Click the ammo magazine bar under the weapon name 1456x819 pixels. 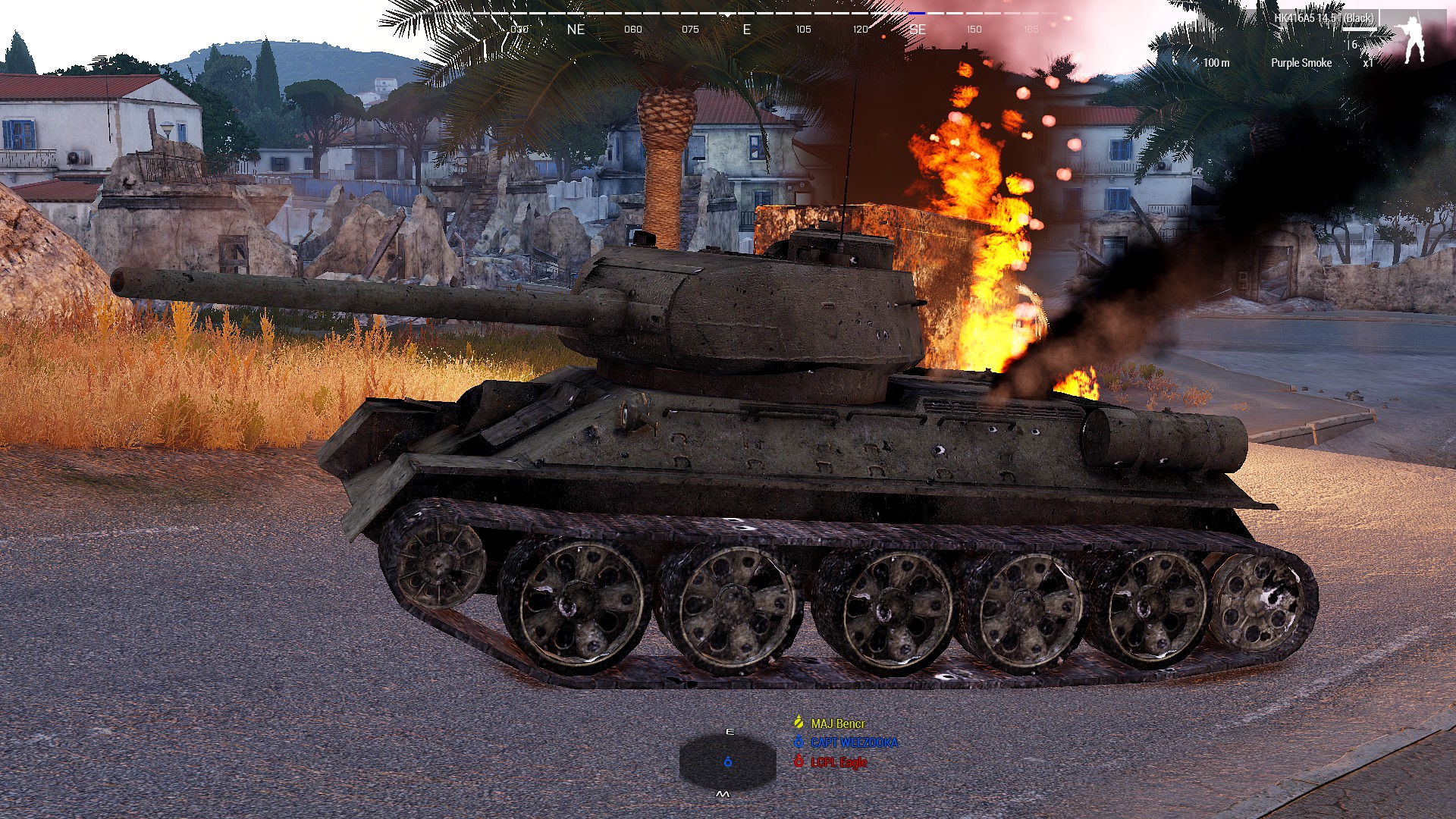1360,29
